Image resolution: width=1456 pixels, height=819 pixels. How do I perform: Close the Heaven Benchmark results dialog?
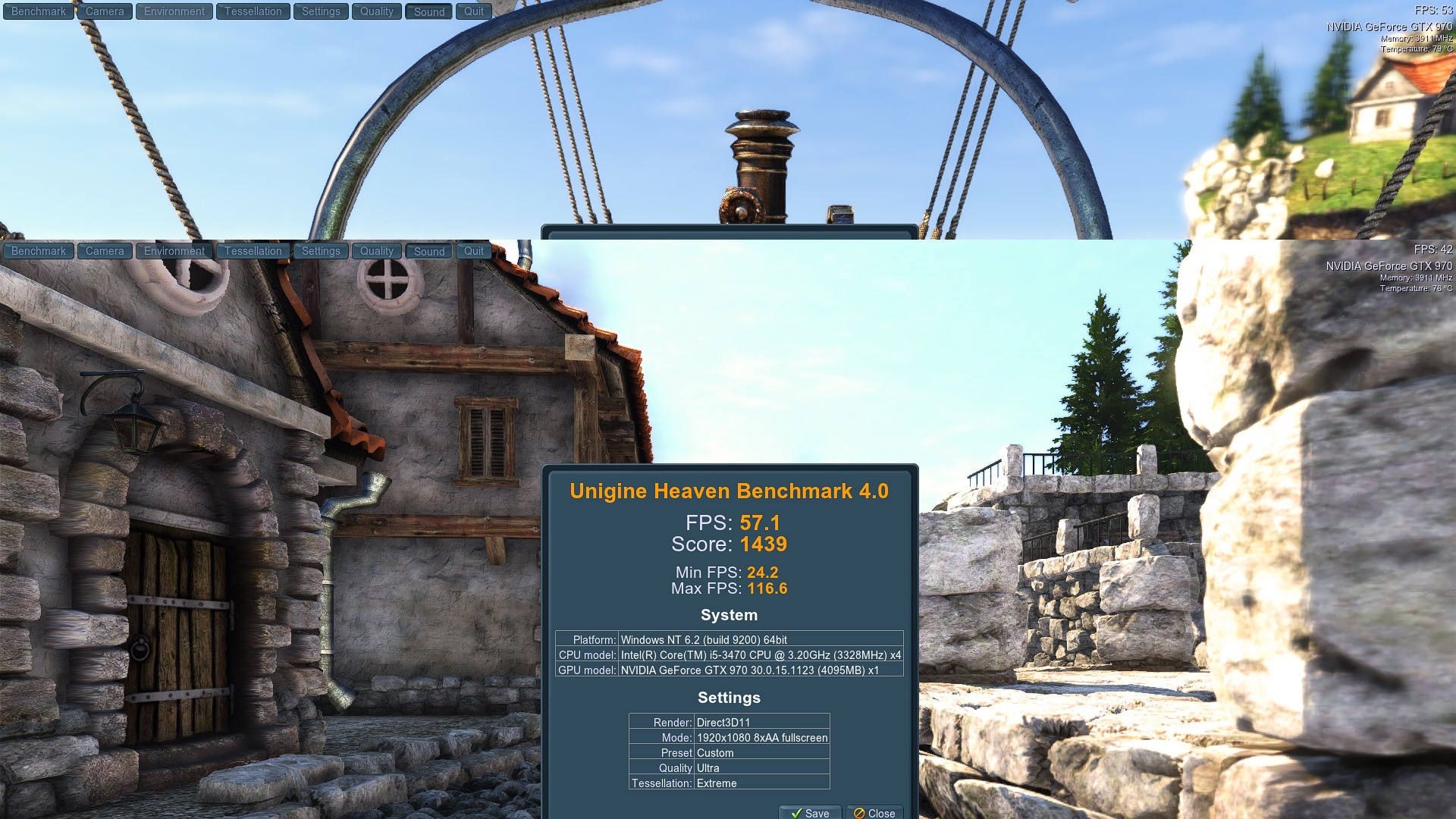point(874,812)
